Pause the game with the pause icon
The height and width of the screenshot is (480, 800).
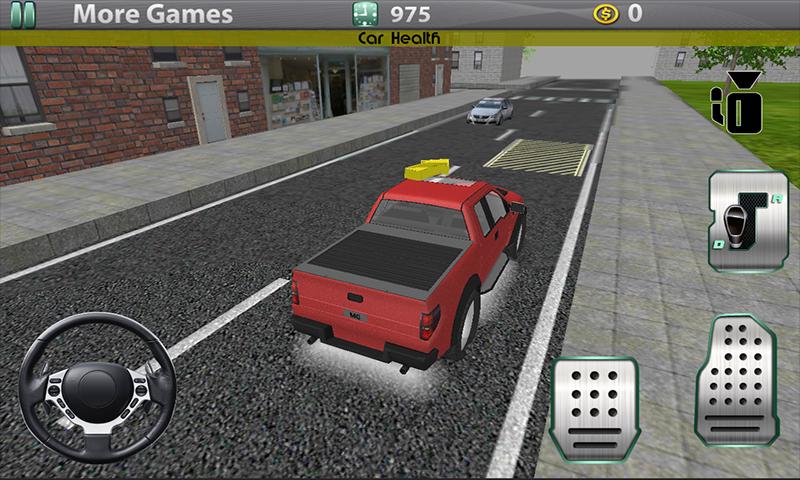[x=21, y=14]
